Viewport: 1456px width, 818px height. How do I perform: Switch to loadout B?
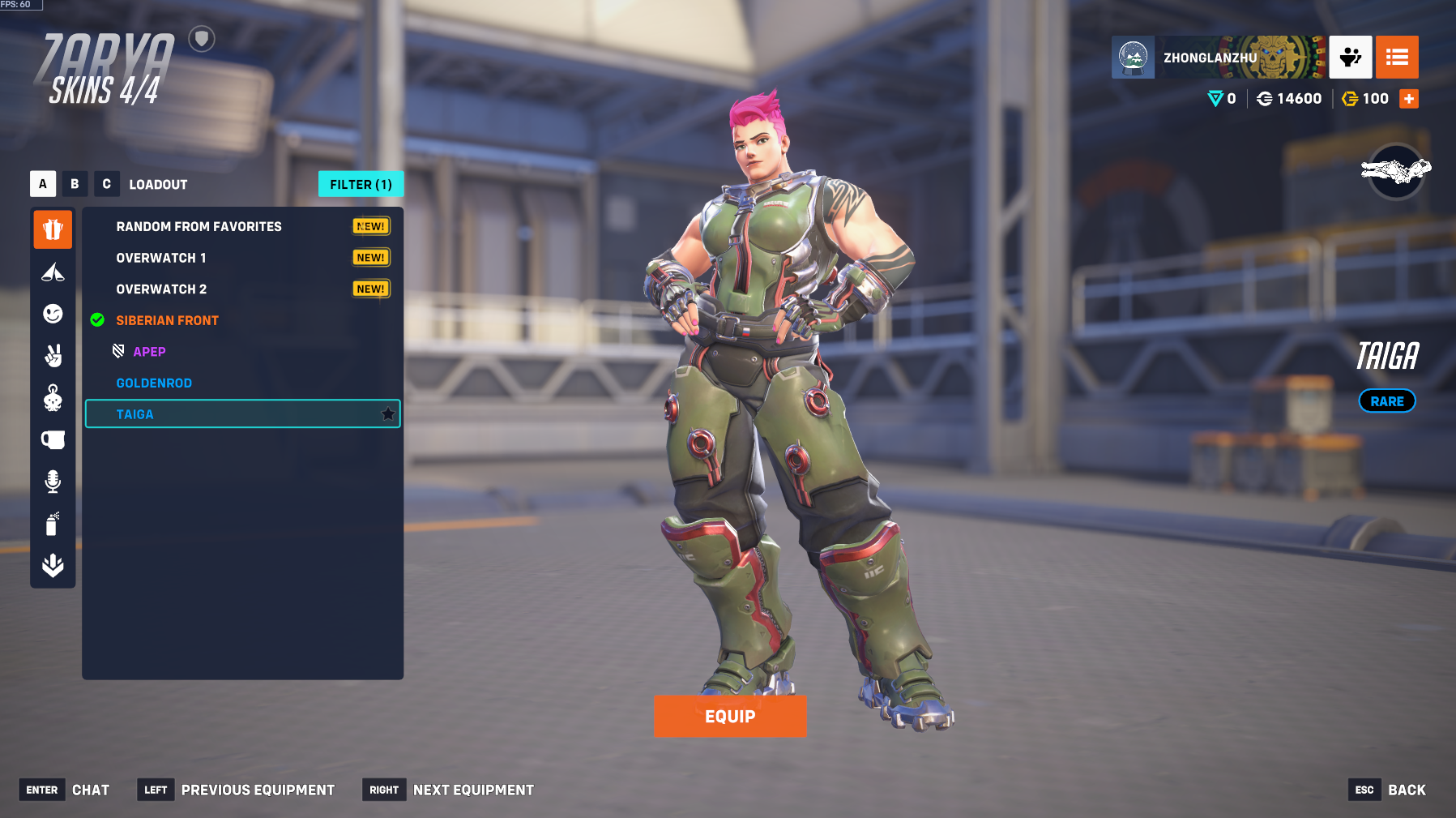(x=75, y=184)
